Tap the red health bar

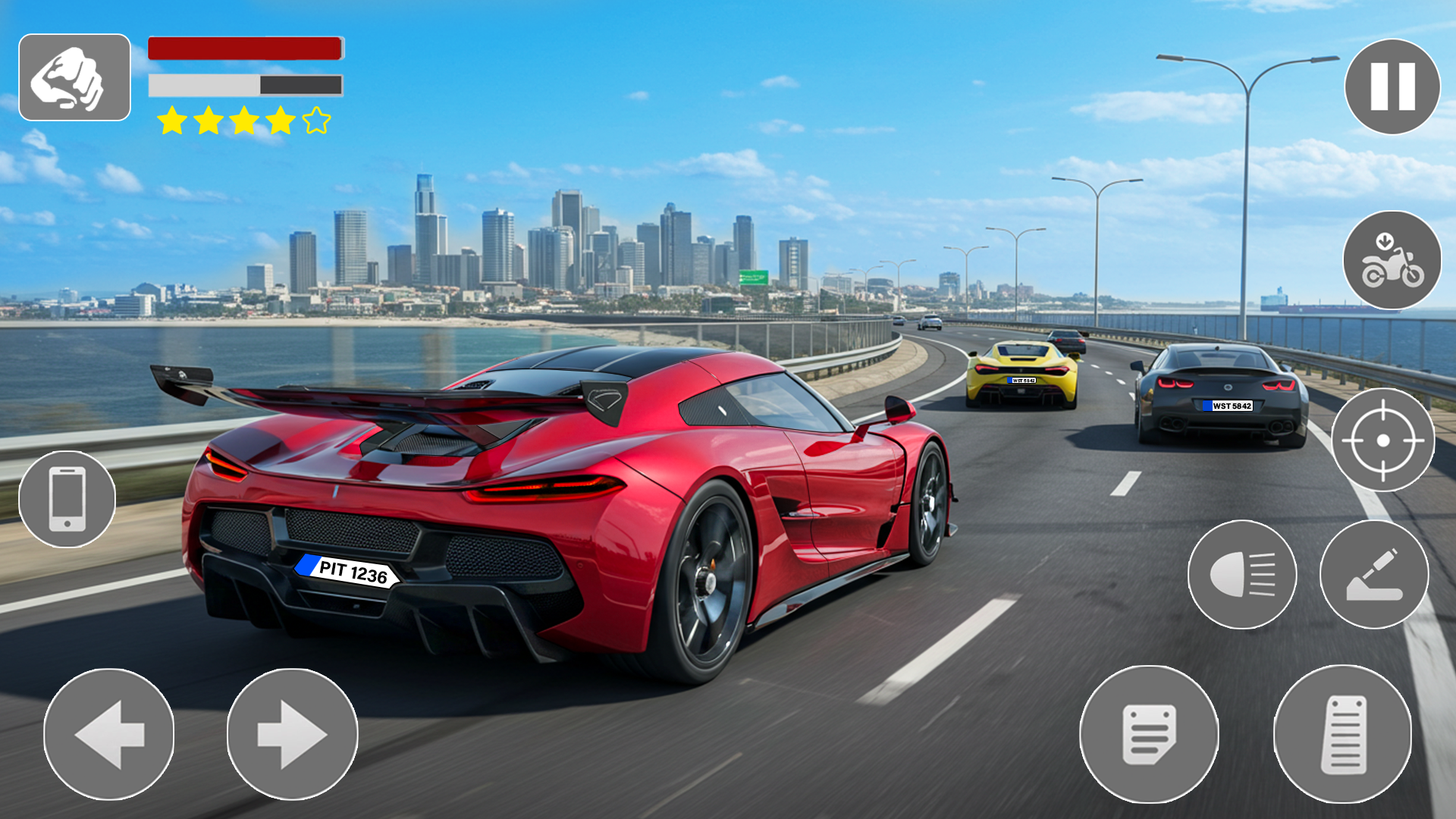coord(244,47)
